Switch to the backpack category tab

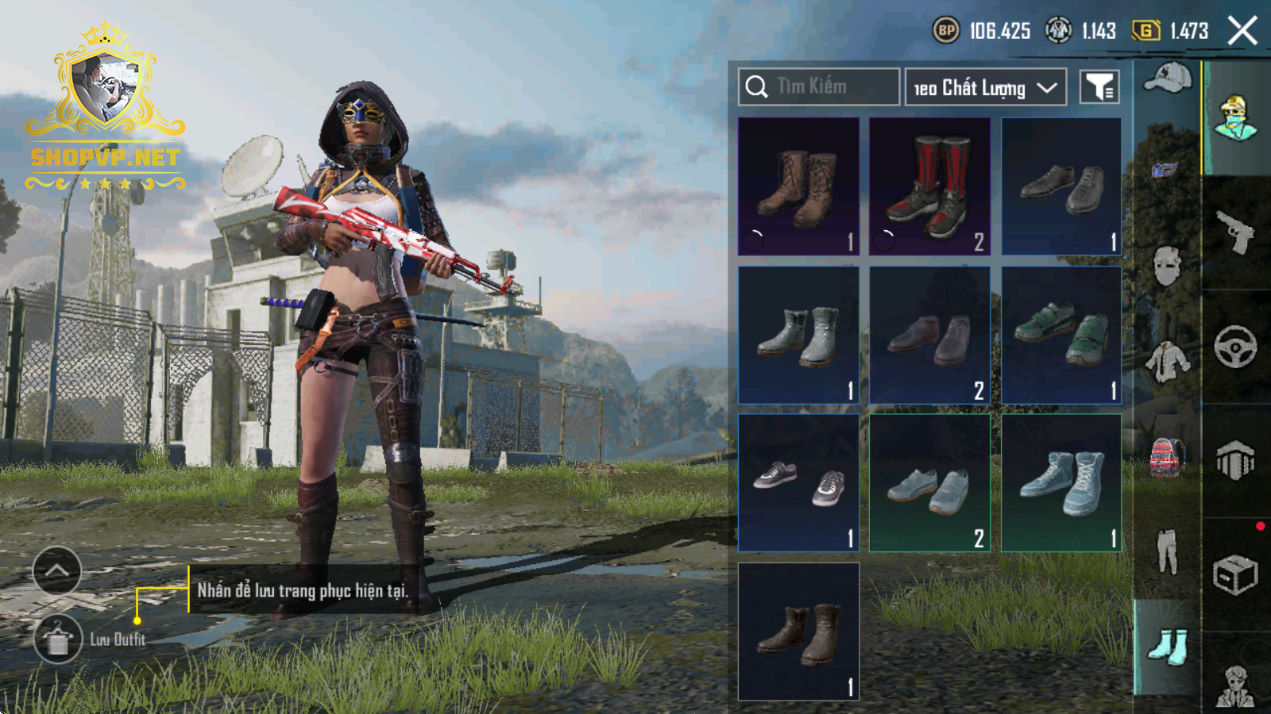1167,457
